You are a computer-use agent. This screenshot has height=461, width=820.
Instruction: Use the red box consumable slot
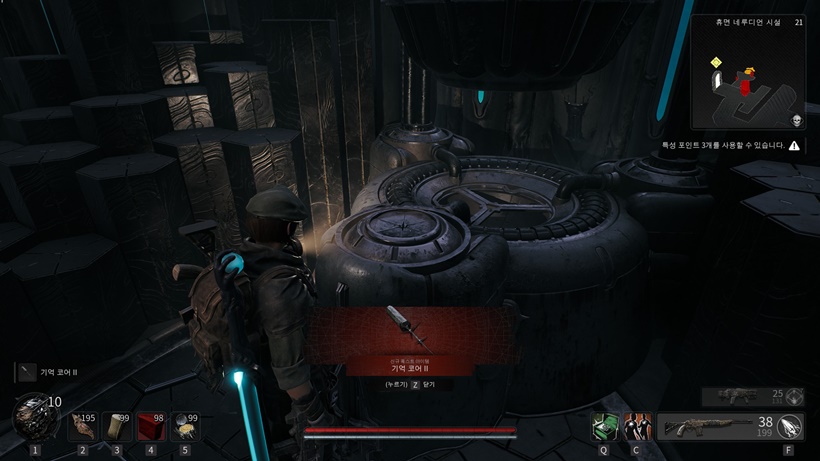[151, 426]
